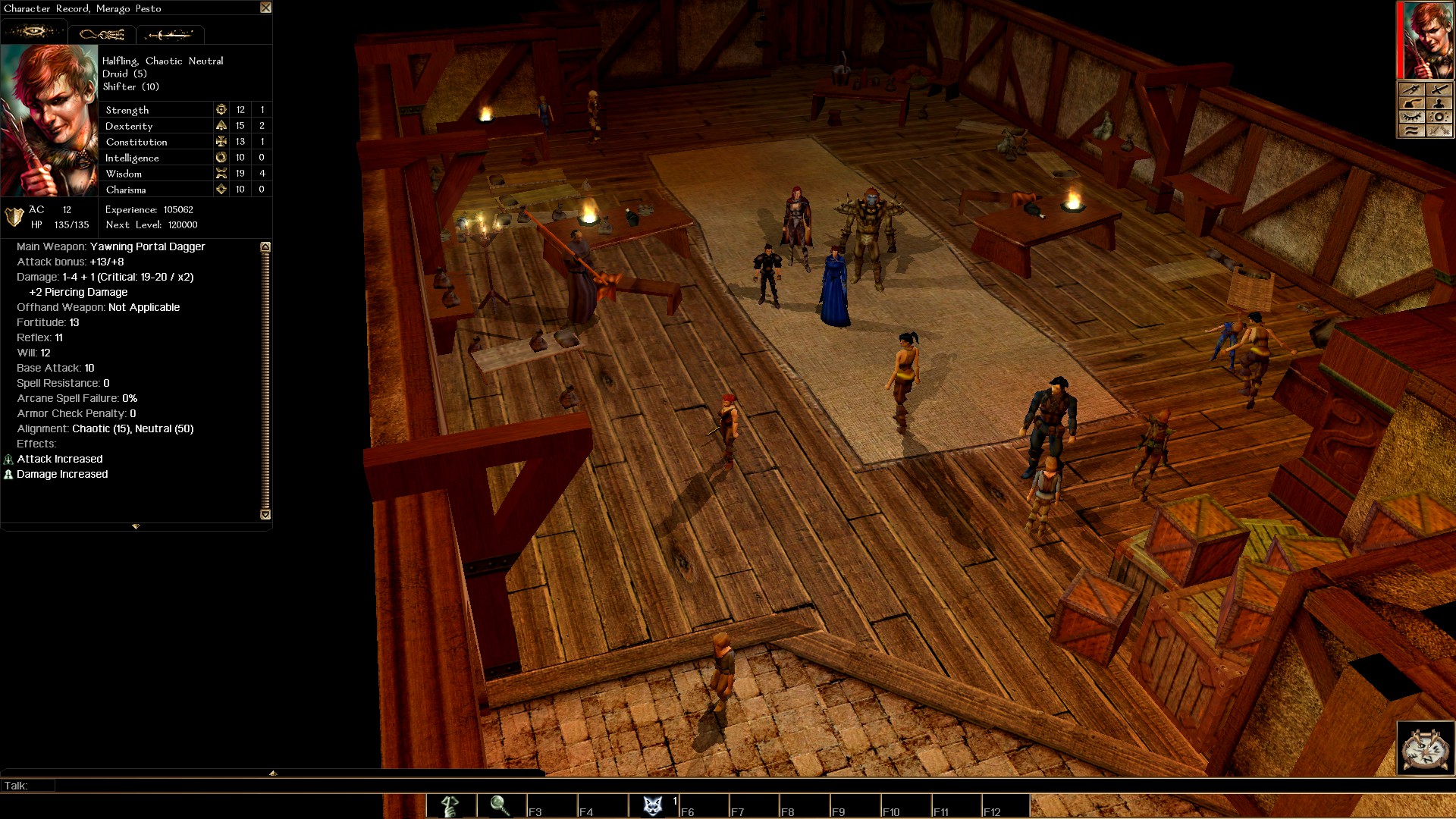Click the crossed dual-swords icon on the right panel
The width and height of the screenshot is (1456, 819).
pyautogui.click(x=1439, y=130)
